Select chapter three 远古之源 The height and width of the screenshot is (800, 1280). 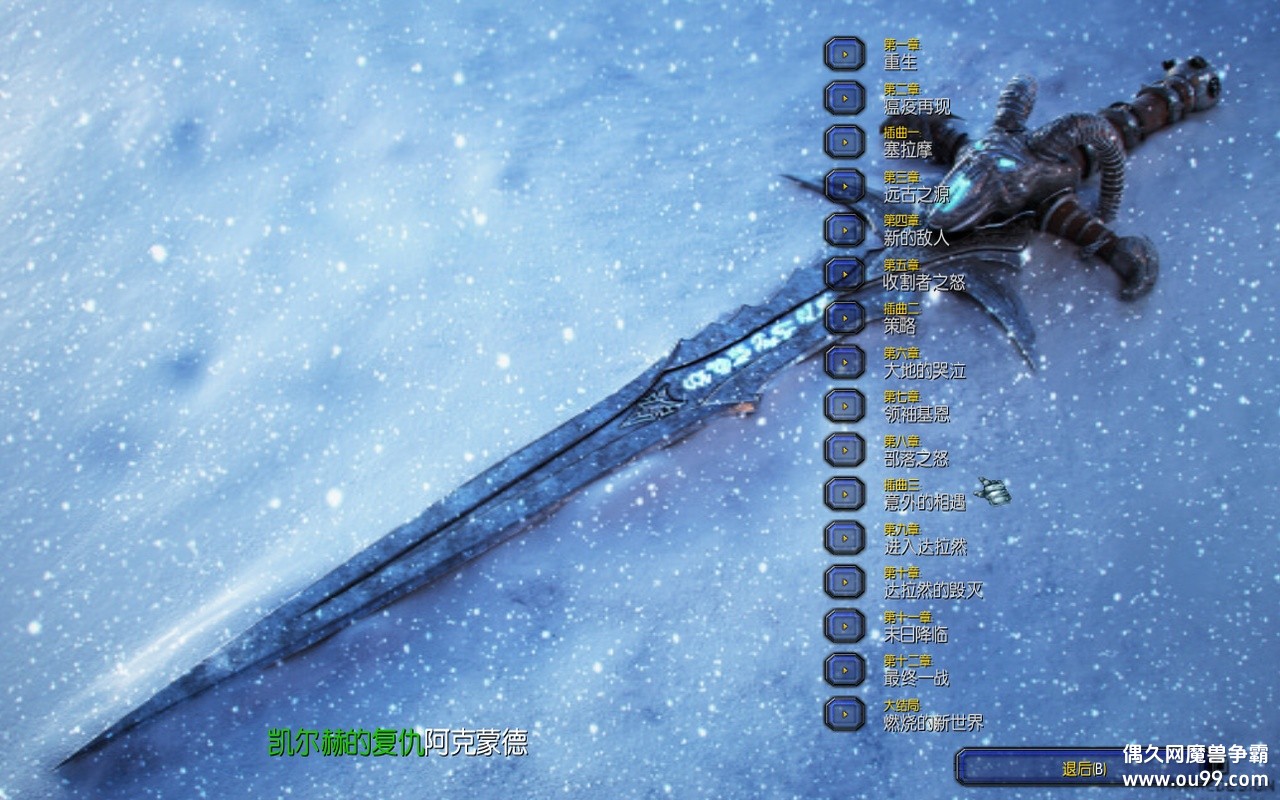coord(845,186)
